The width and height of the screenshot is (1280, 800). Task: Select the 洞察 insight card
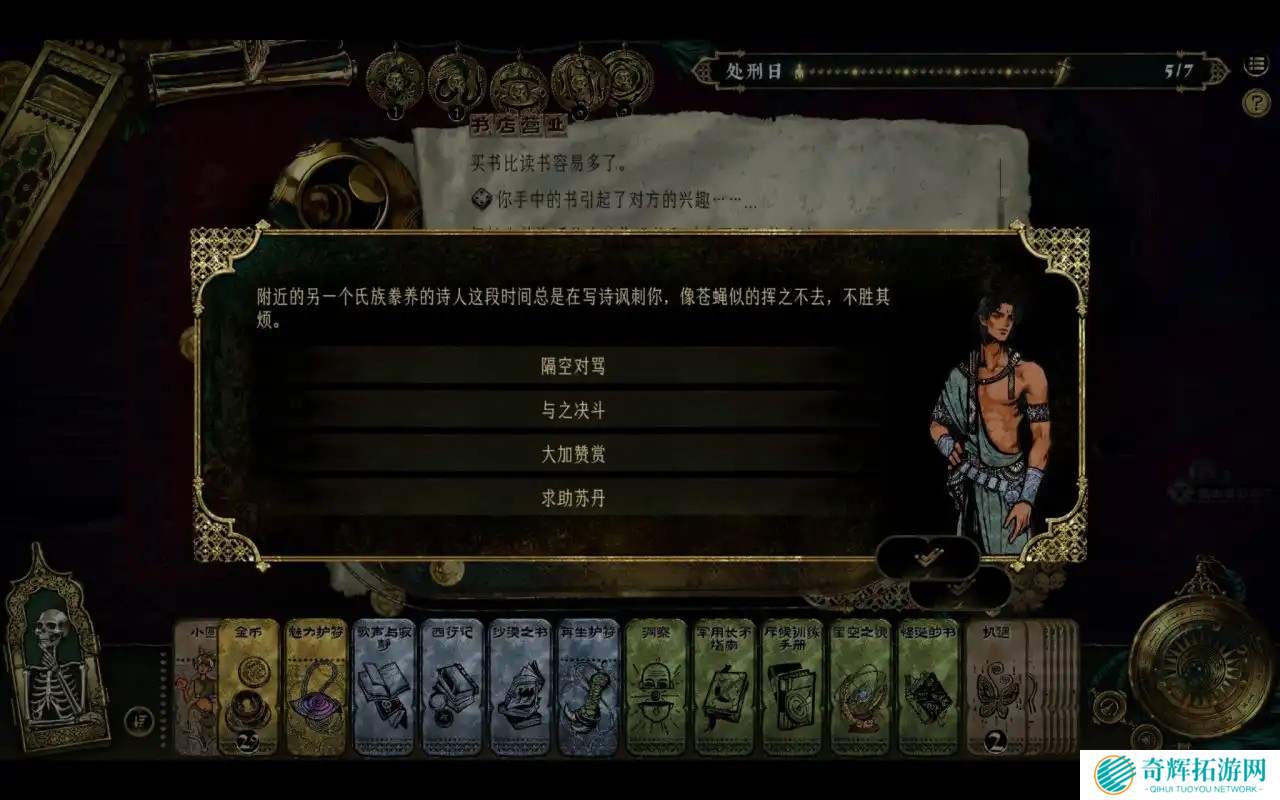(657, 687)
